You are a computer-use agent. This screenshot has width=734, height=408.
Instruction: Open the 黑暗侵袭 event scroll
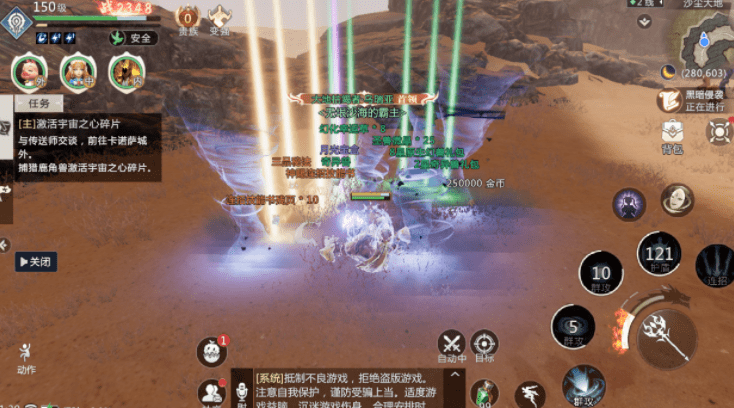click(x=670, y=100)
